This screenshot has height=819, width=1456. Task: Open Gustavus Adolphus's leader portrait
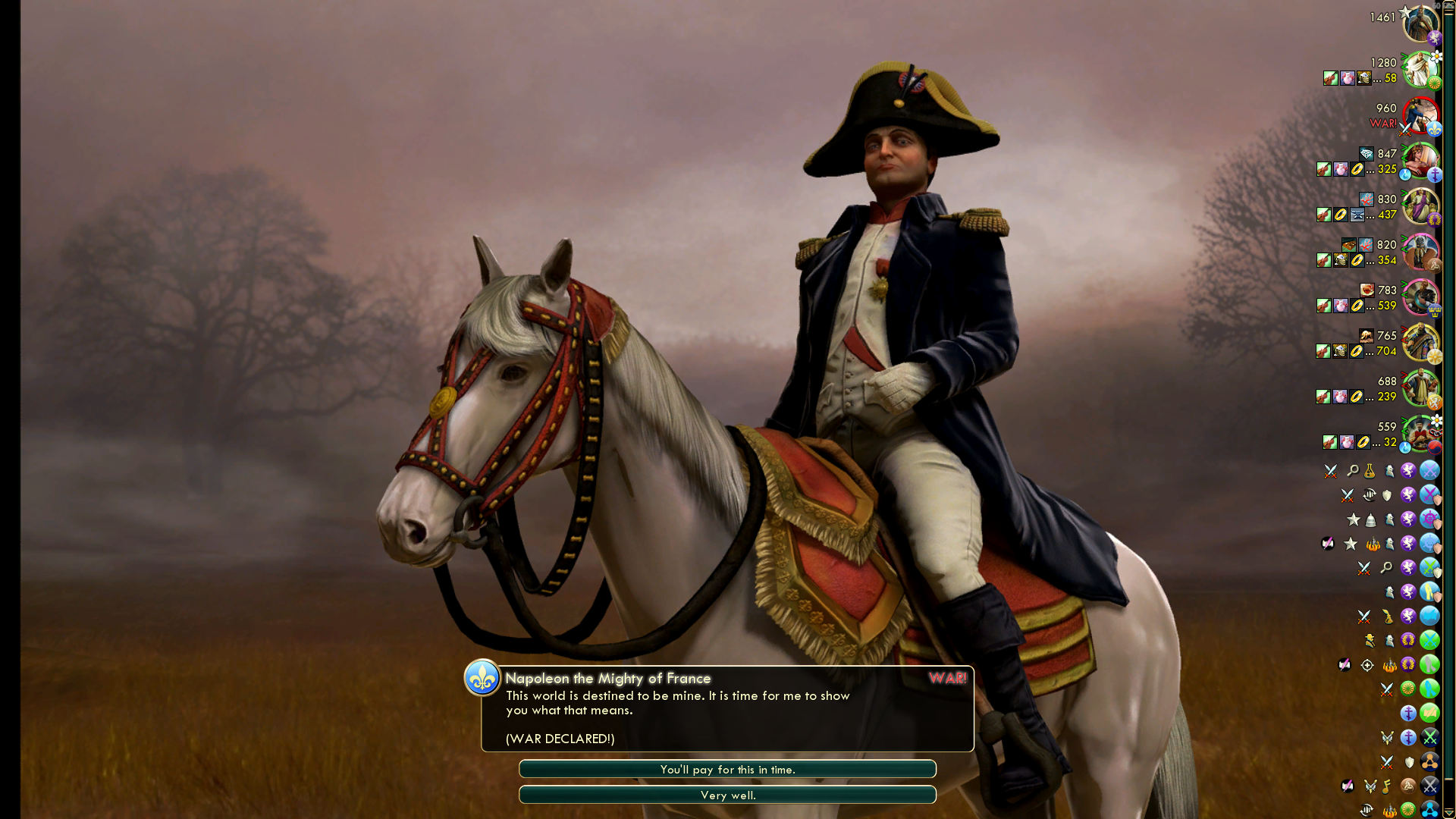click(1420, 297)
